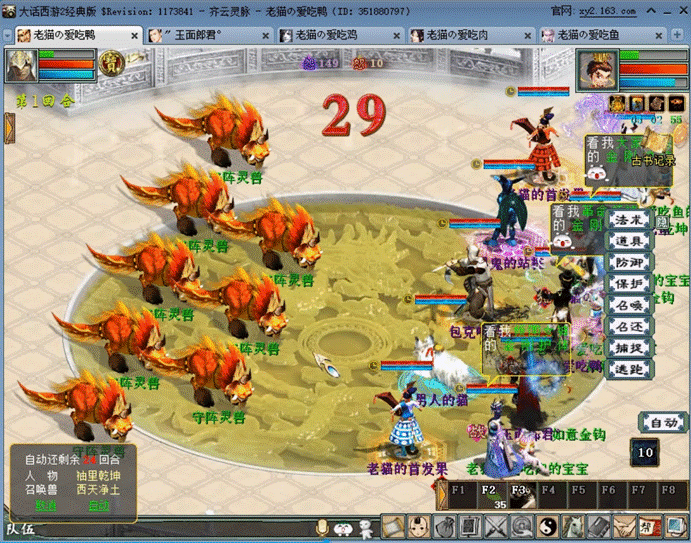Switch to the 老猫の爱吃鱼 tab
Screen dimensions: 691x543
point(596,35)
